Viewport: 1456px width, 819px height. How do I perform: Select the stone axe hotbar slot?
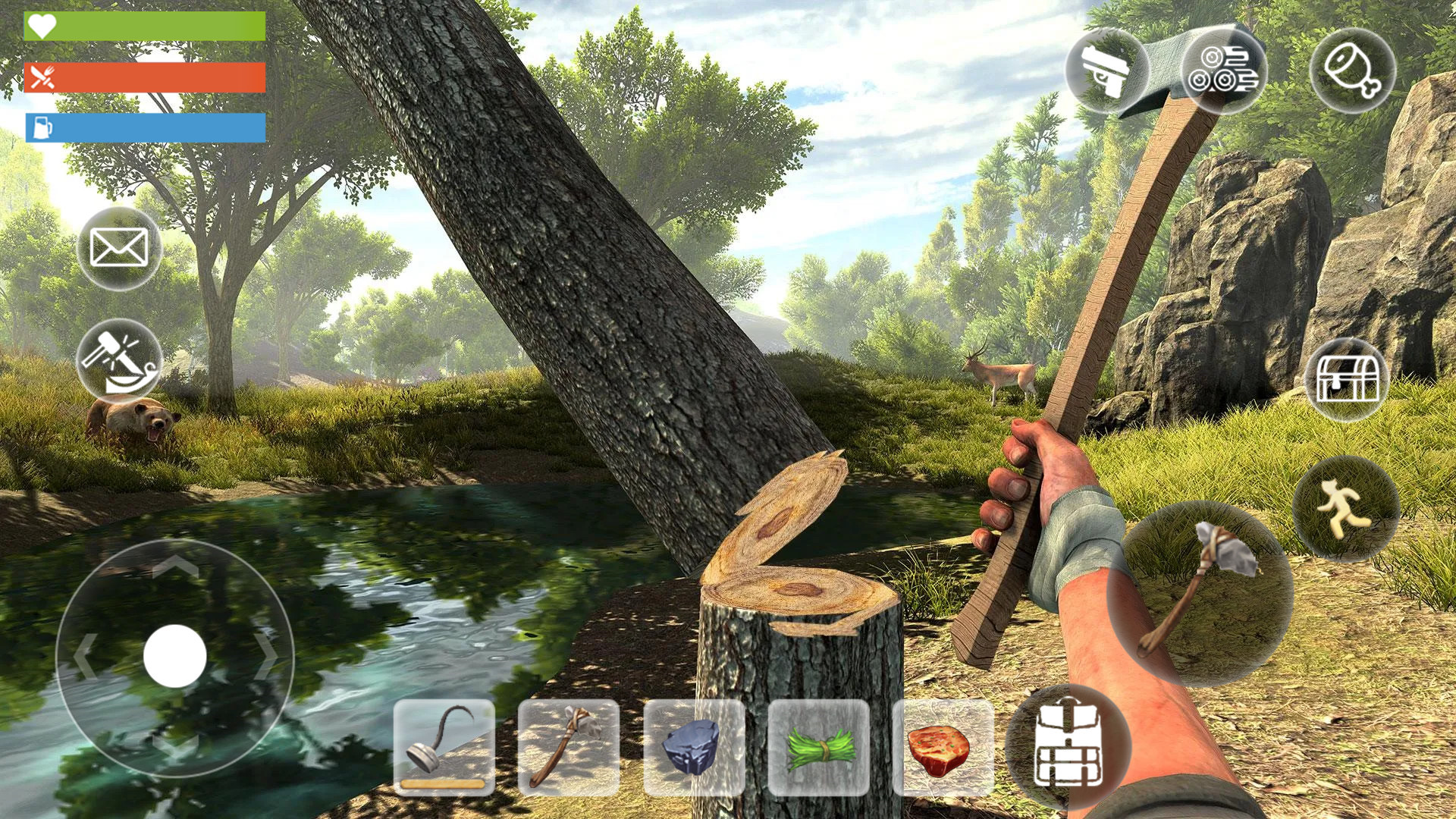[569, 747]
